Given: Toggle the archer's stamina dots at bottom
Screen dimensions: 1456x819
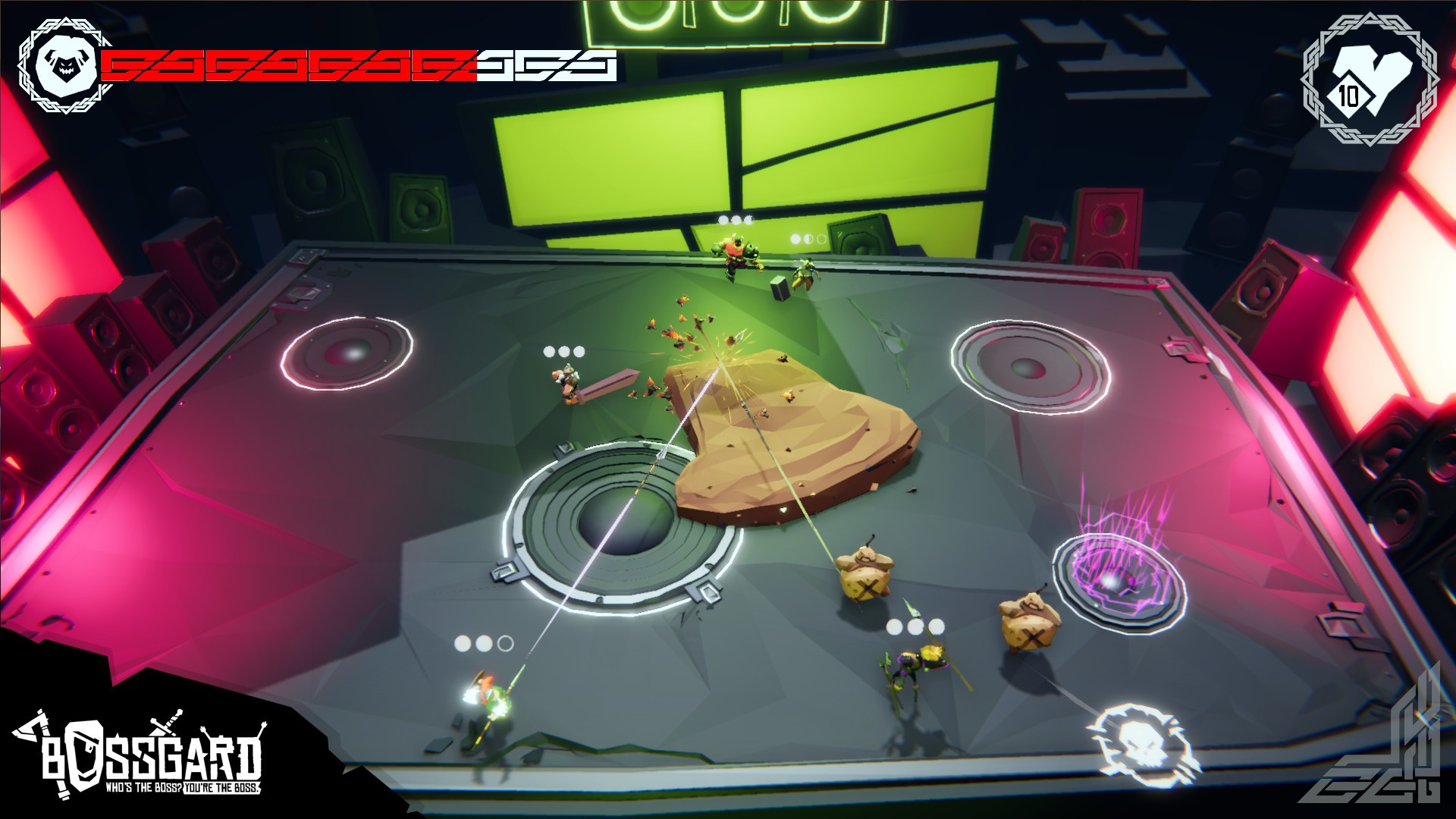Looking at the screenshot, I should pyautogui.click(x=483, y=642).
